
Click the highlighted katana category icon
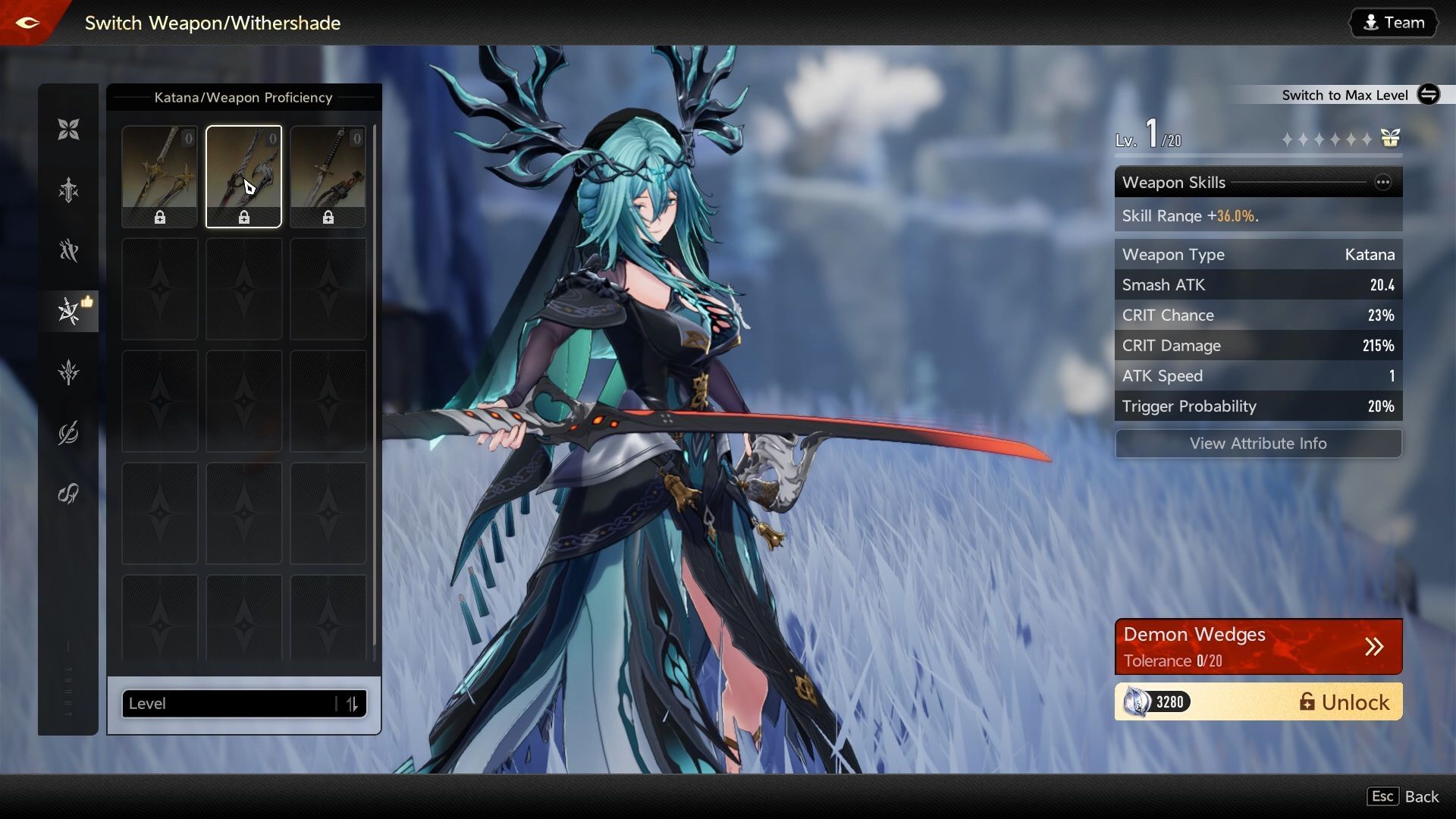pos(68,311)
